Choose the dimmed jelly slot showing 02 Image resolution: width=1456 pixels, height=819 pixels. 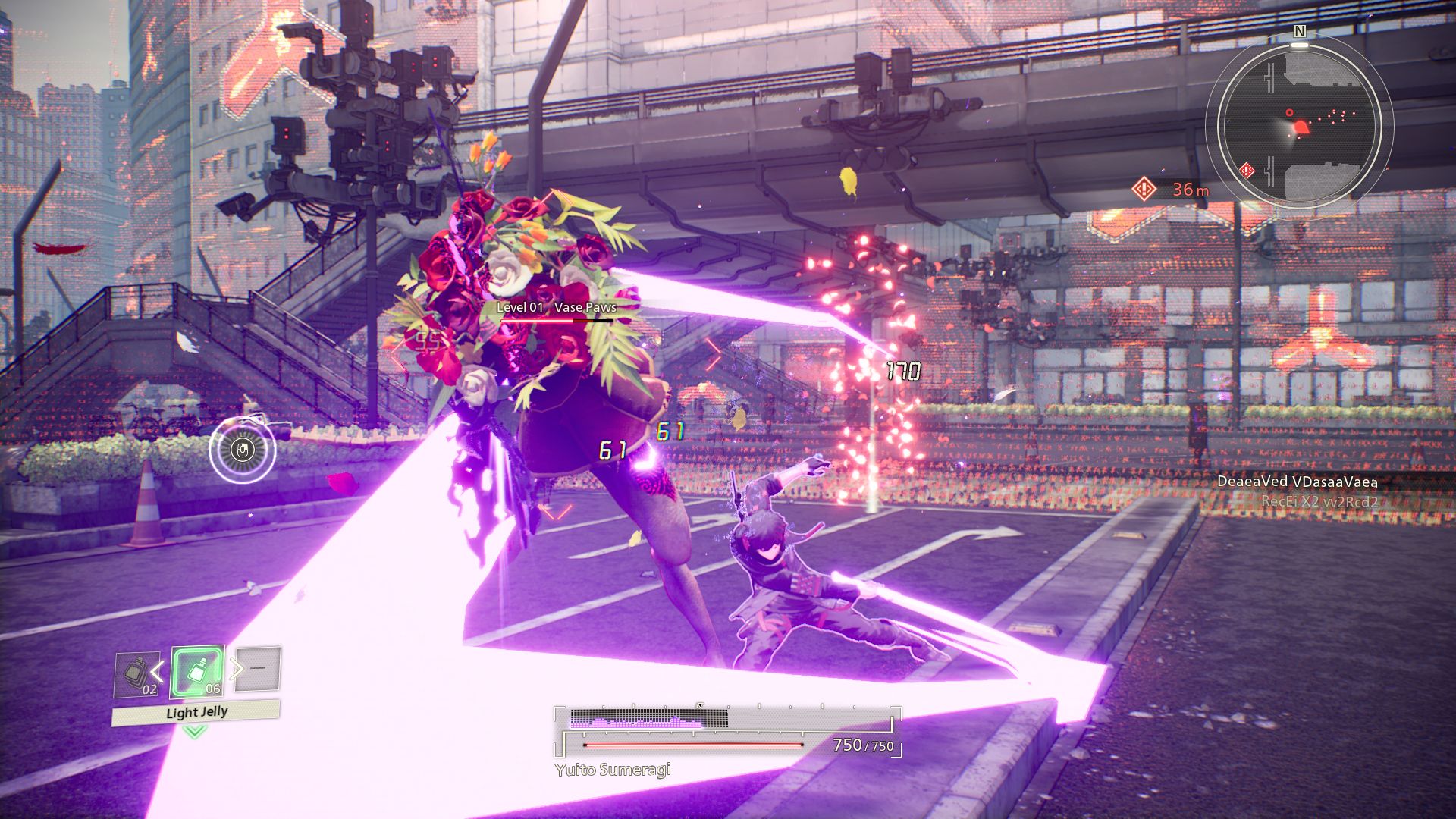pyautogui.click(x=137, y=674)
